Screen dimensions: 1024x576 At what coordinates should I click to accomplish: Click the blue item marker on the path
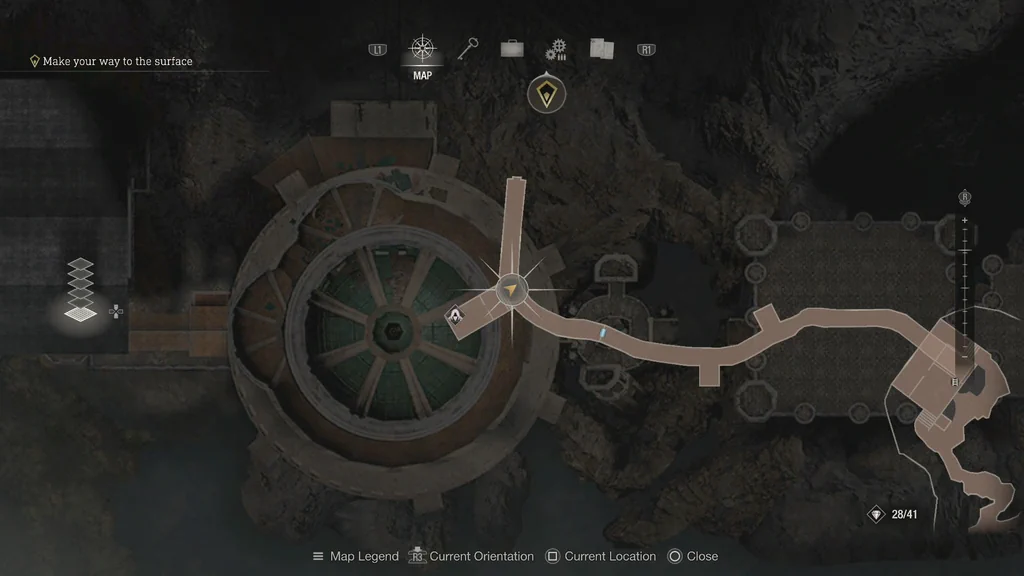(602, 329)
